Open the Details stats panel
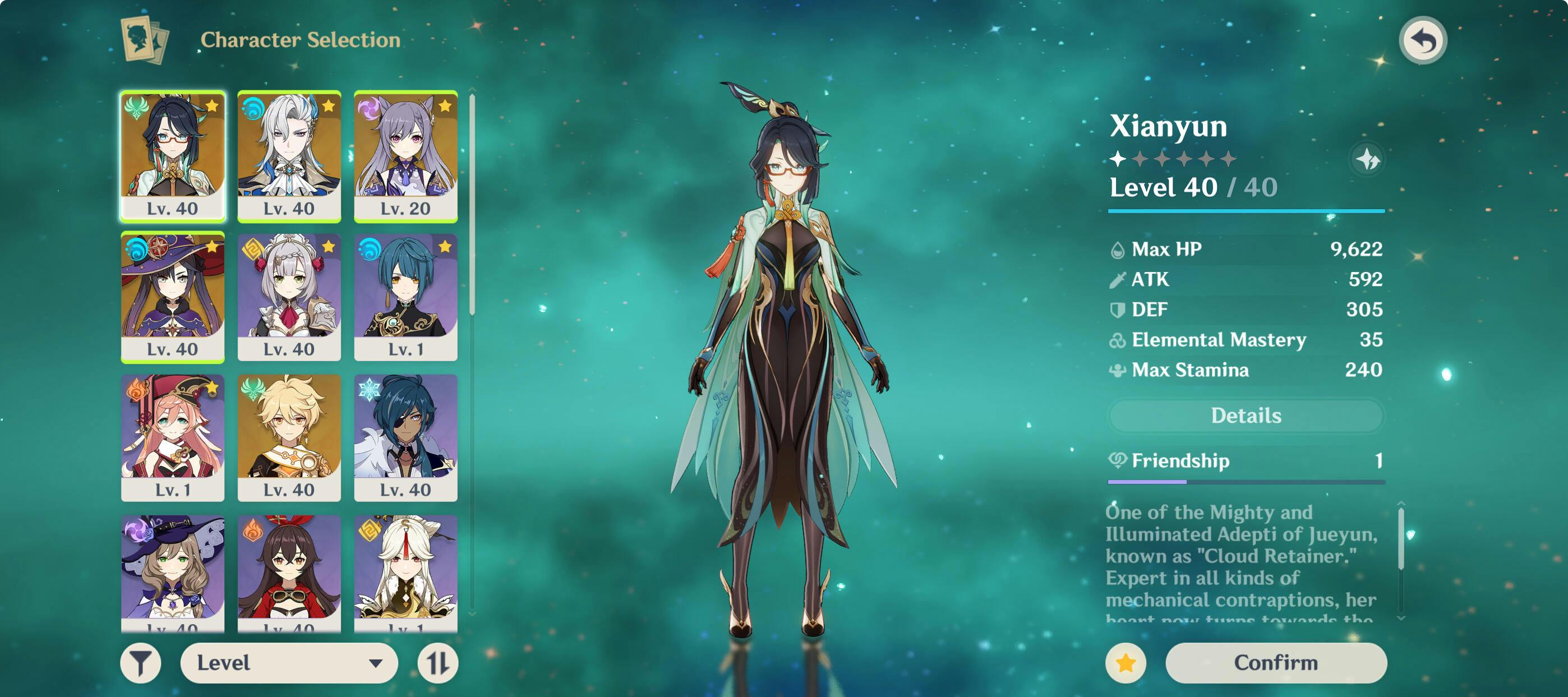Viewport: 1568px width, 697px height. point(1246,415)
